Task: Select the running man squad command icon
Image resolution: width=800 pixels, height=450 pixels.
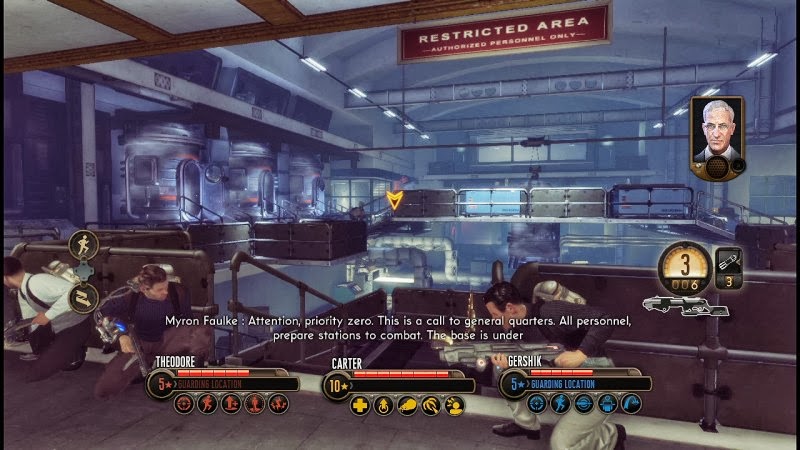Action: point(82,243)
